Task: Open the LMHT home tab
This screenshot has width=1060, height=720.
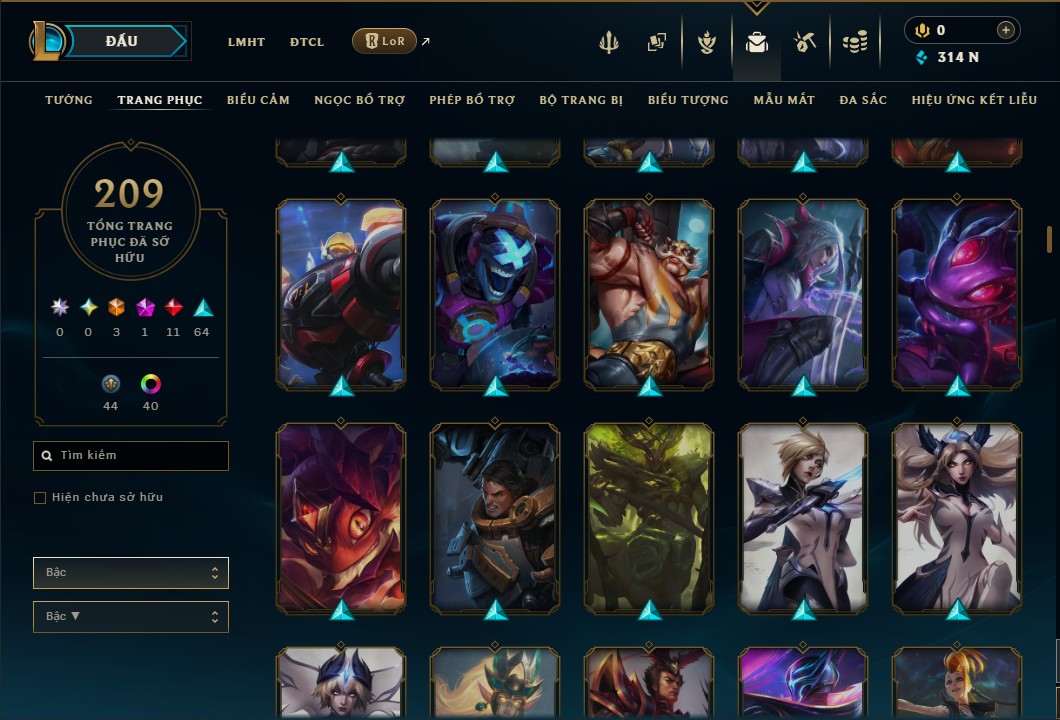Action: 246,42
